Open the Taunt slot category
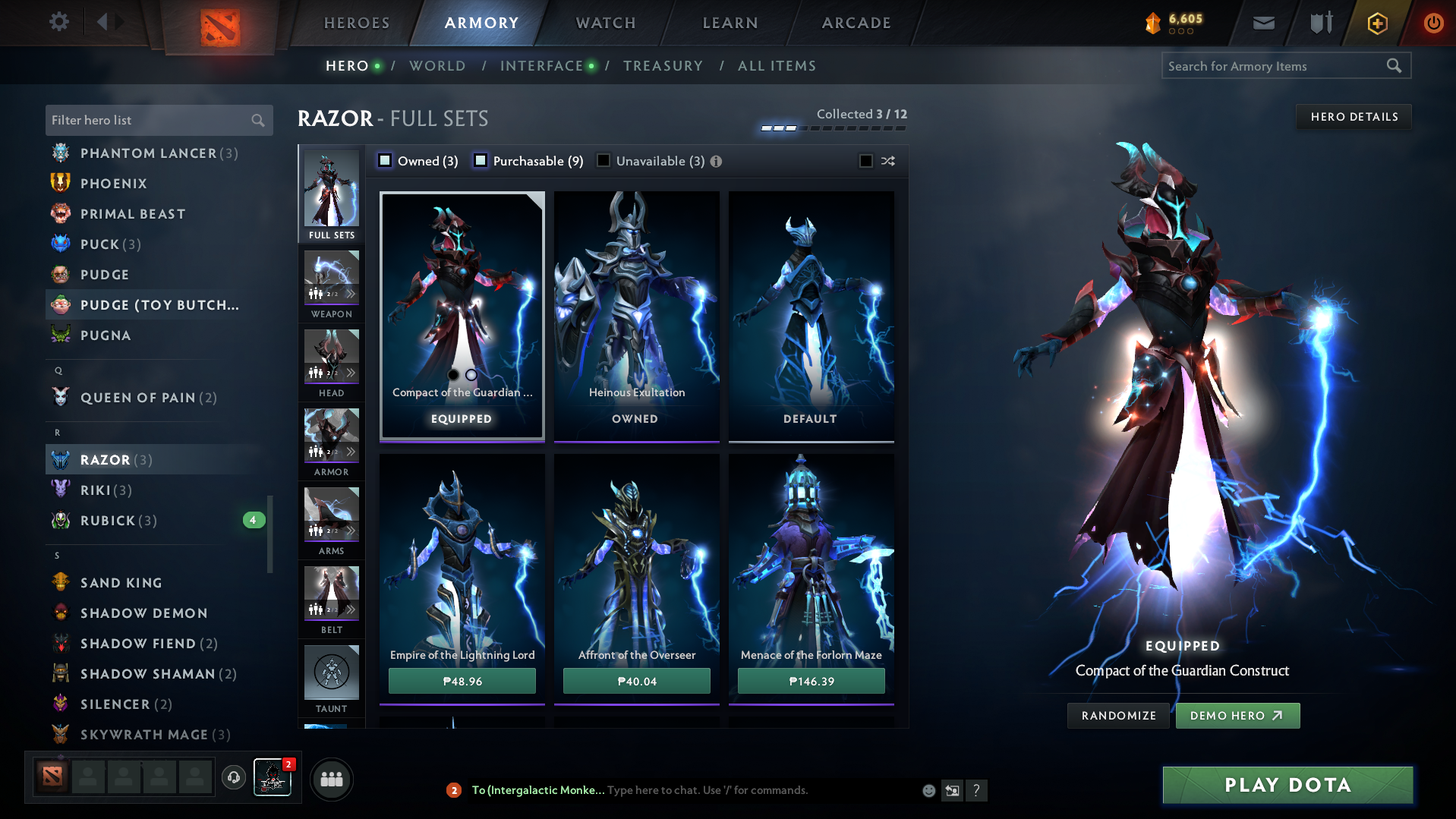1456x819 pixels. [332, 679]
